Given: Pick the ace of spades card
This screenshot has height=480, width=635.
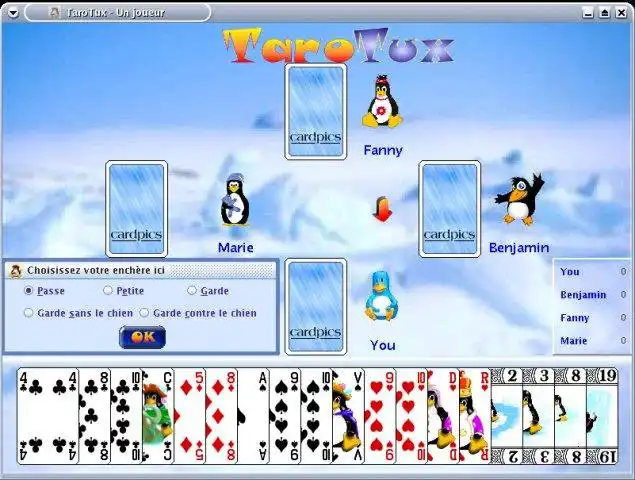Looking at the screenshot, I should click(252, 415).
